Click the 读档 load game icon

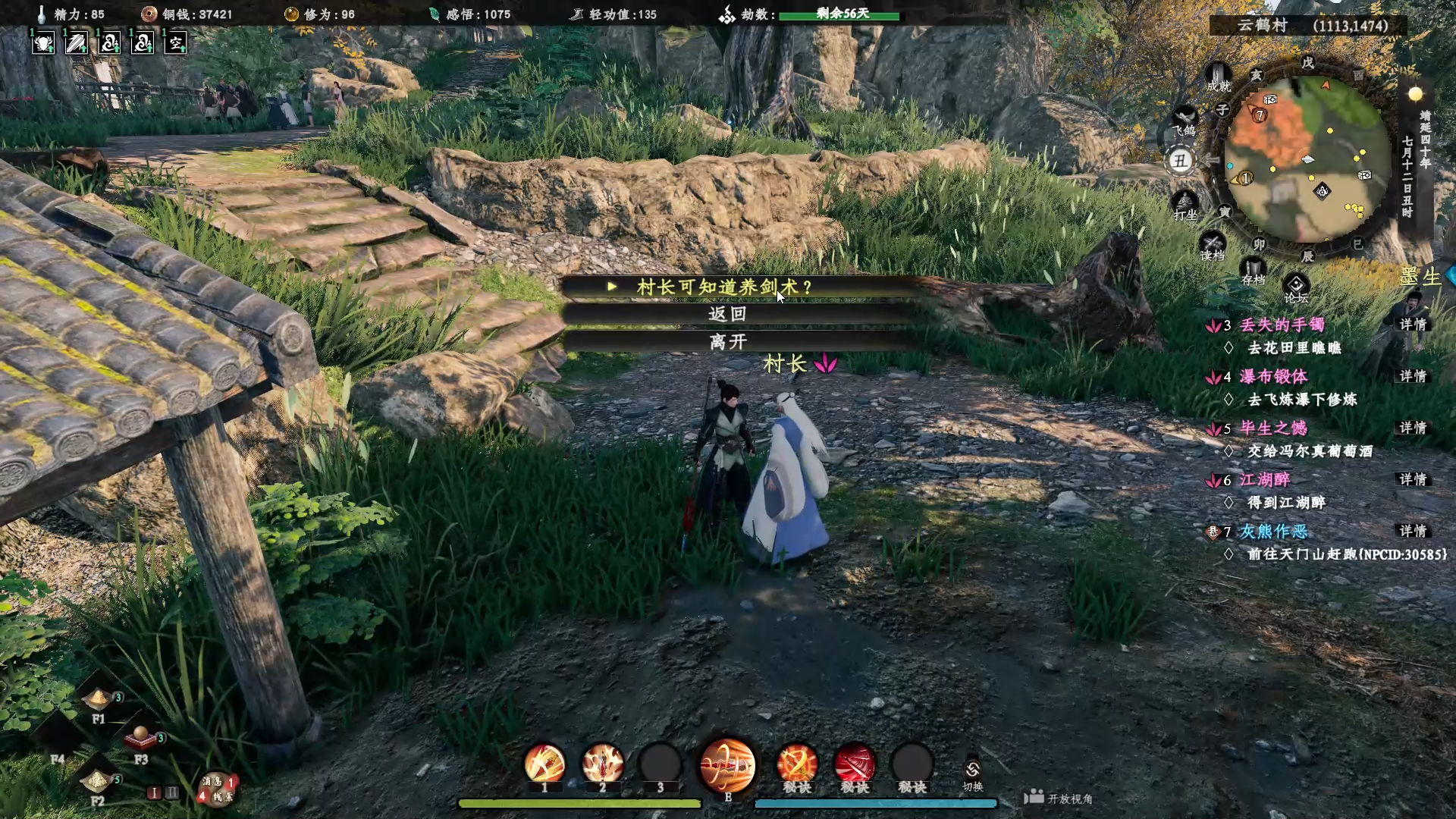1212,246
